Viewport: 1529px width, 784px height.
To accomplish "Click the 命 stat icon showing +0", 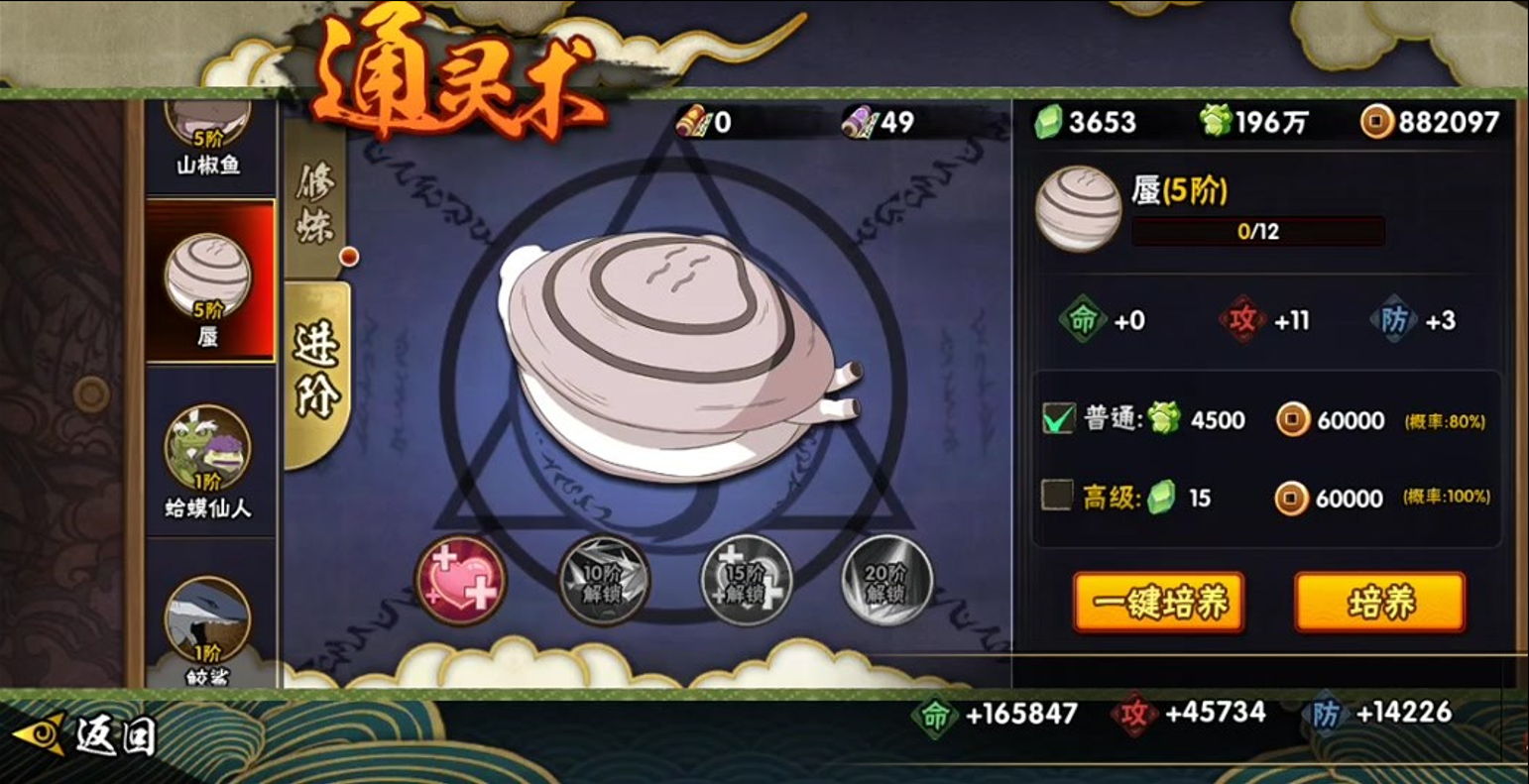I will pos(1086,317).
